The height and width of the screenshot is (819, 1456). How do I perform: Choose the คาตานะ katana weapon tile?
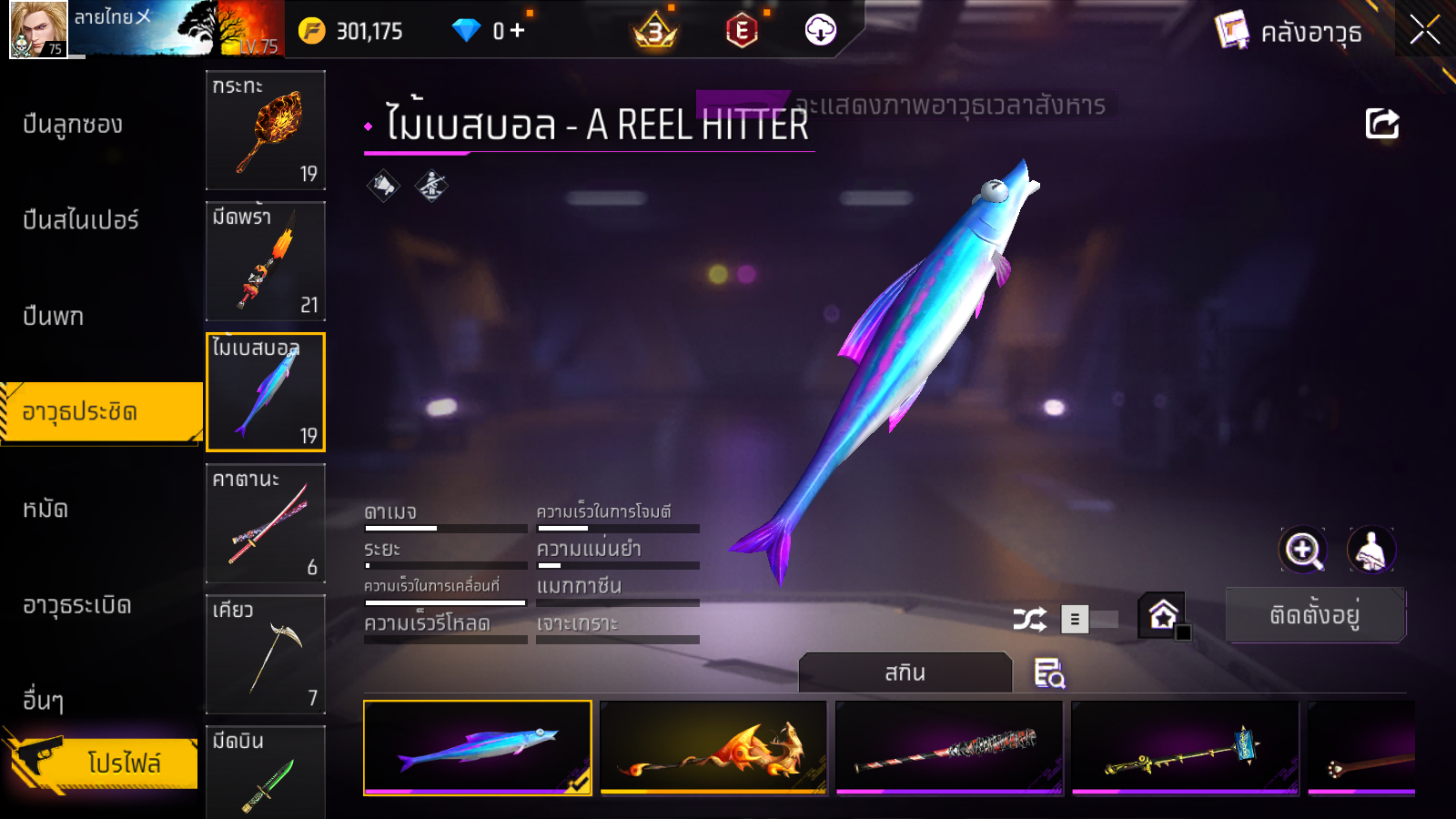point(266,523)
